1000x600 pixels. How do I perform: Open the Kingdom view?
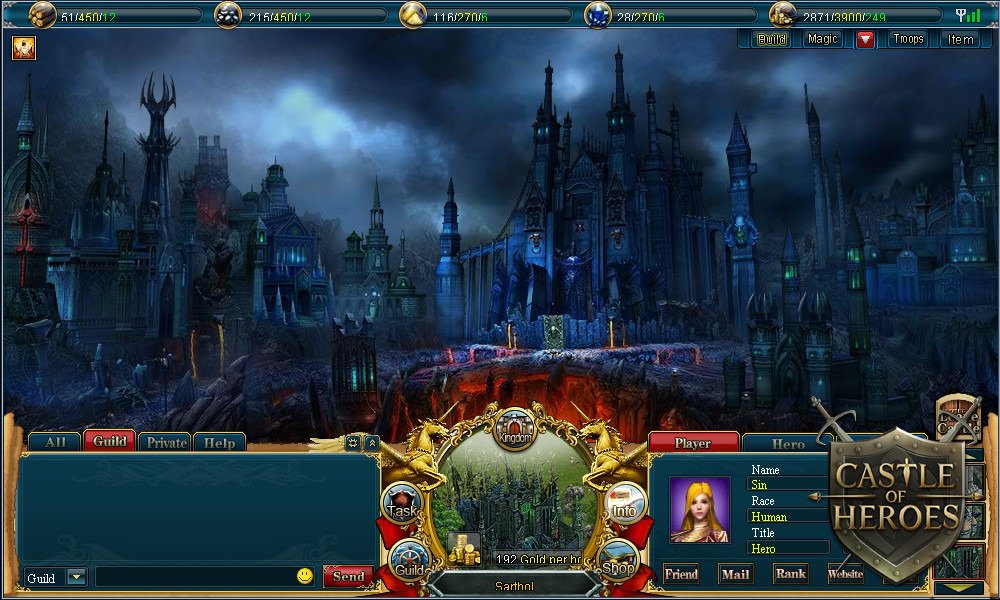516,432
